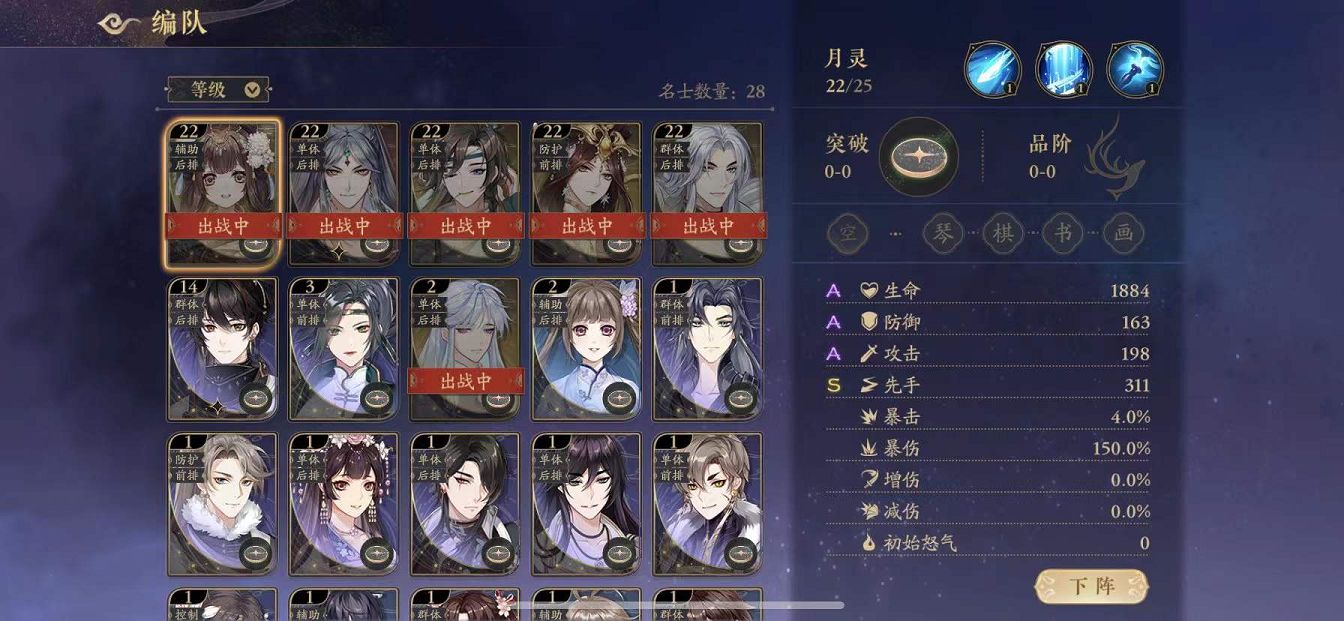Select the level 2 辅助 brown-haired girl card
This screenshot has height=621, width=1344.
(x=586, y=348)
